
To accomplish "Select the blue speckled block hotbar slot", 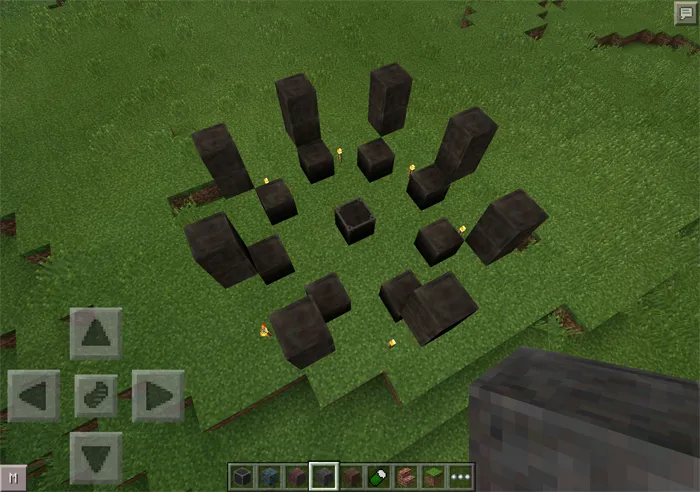I will tap(269, 477).
